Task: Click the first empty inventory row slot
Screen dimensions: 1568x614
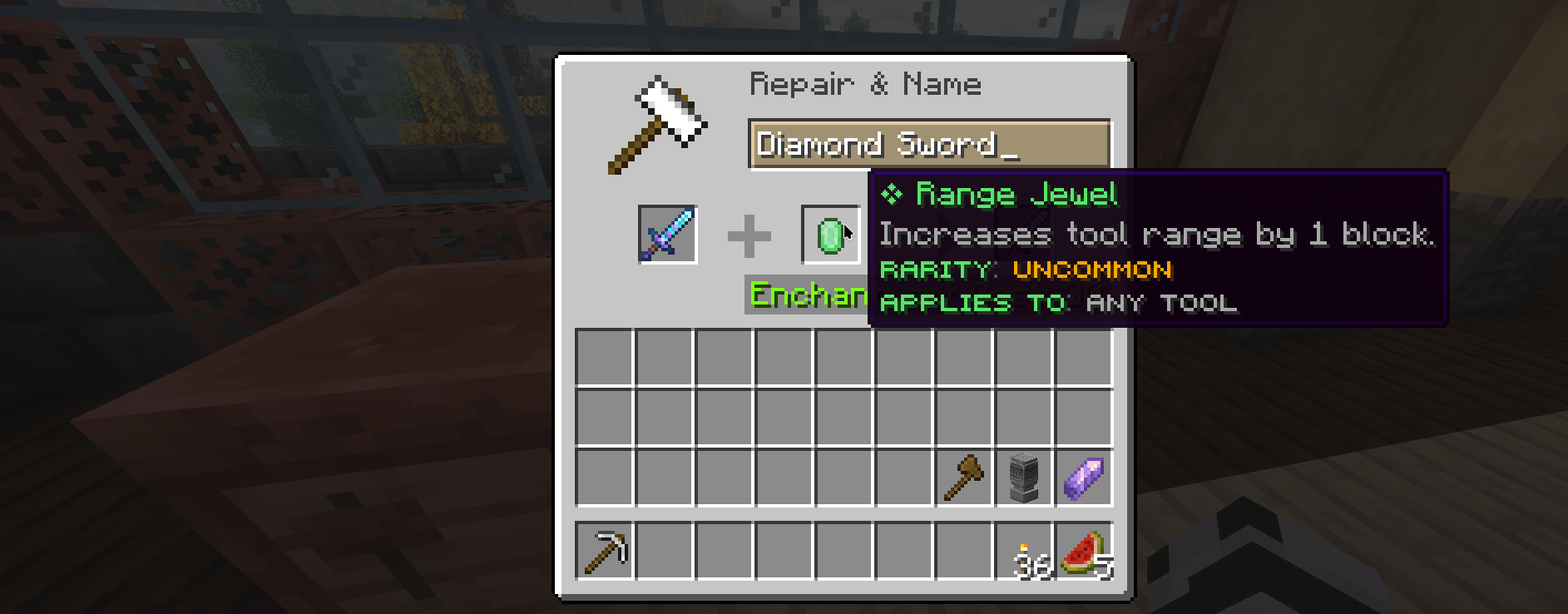Action: click(x=603, y=356)
